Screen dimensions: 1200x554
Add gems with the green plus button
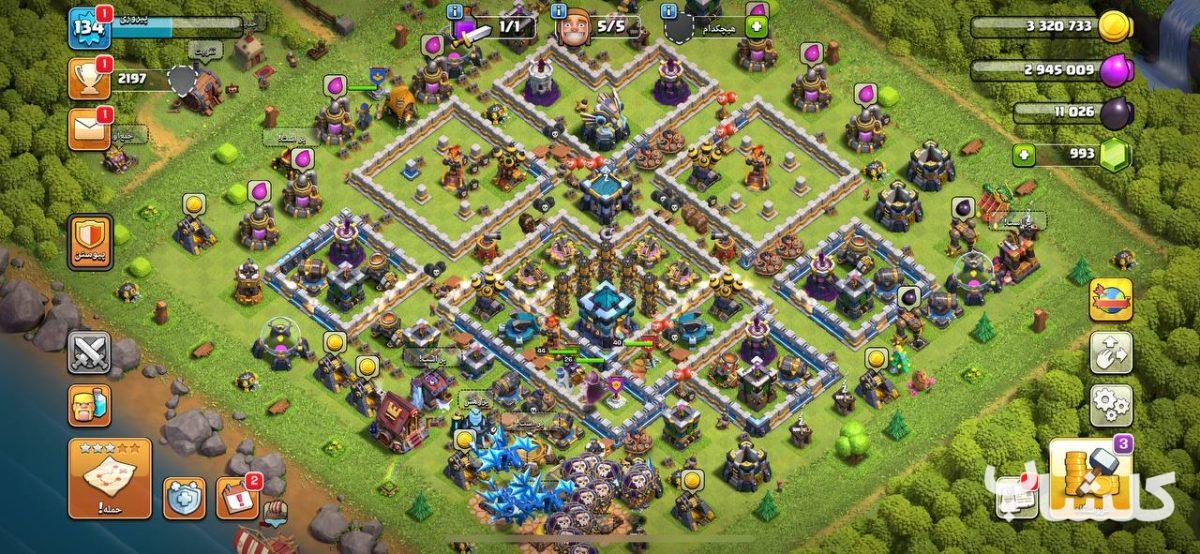click(1023, 155)
